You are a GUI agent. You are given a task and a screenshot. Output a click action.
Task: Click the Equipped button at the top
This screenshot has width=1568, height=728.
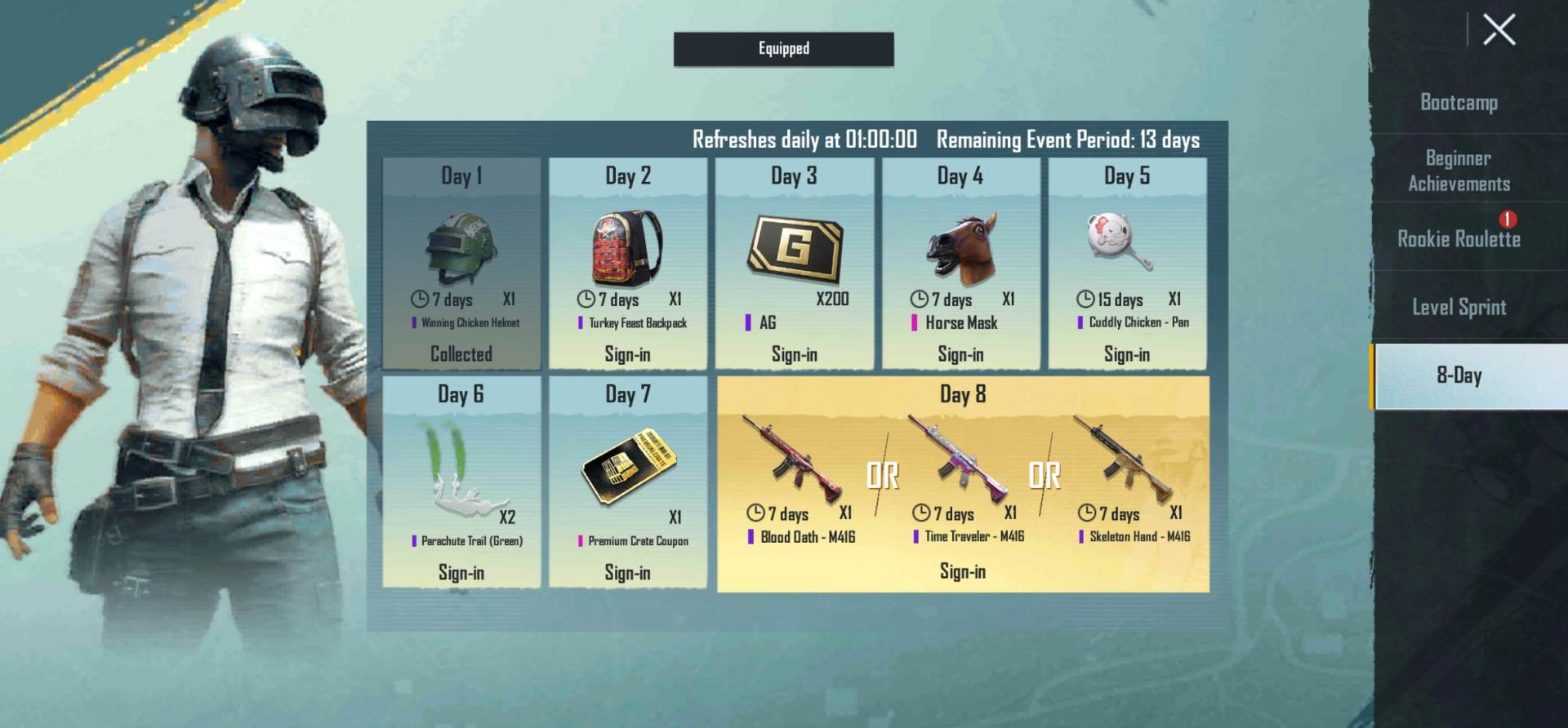tap(782, 49)
